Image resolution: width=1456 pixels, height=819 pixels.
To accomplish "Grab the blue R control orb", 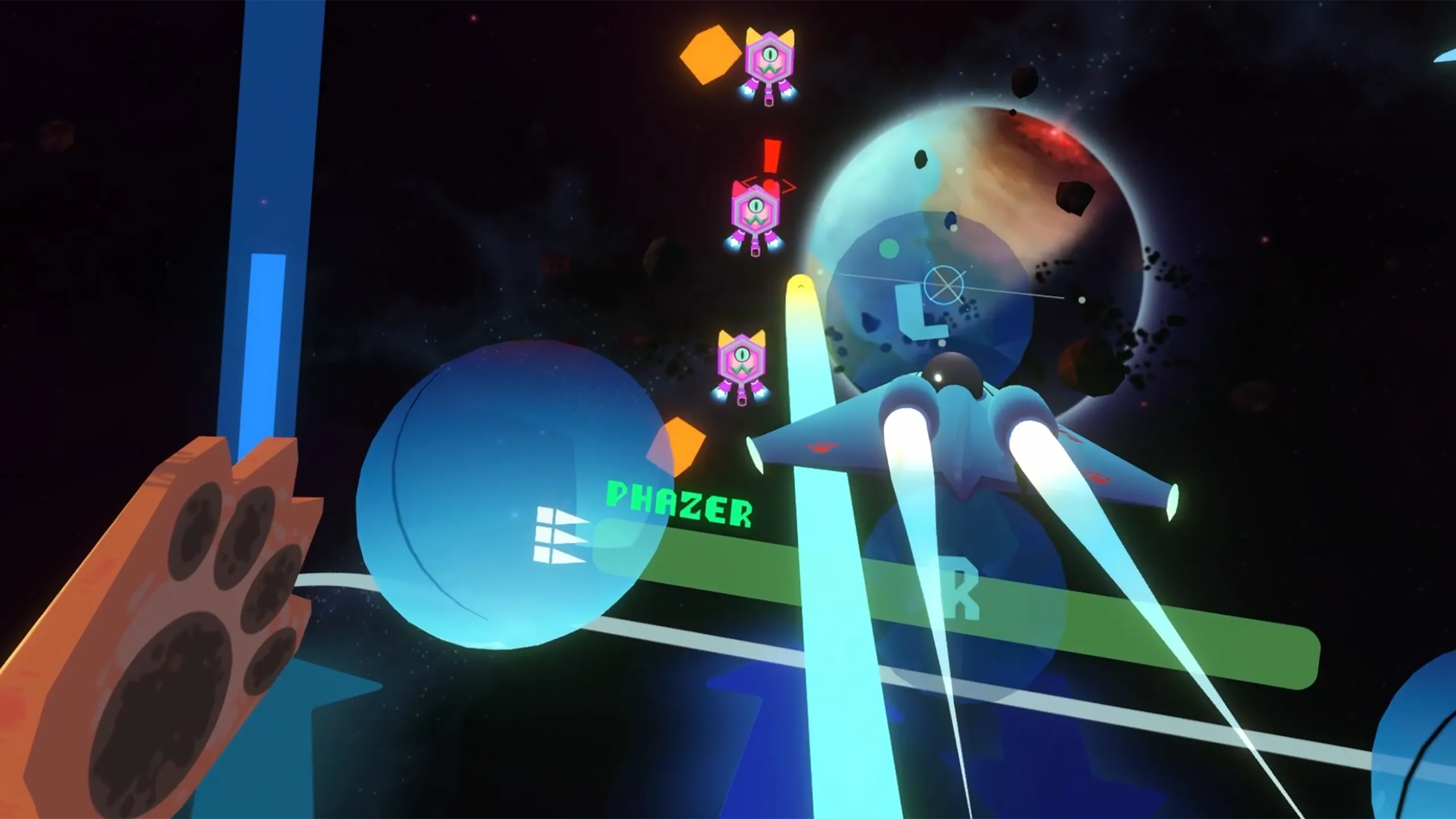I will pyautogui.click(x=961, y=597).
